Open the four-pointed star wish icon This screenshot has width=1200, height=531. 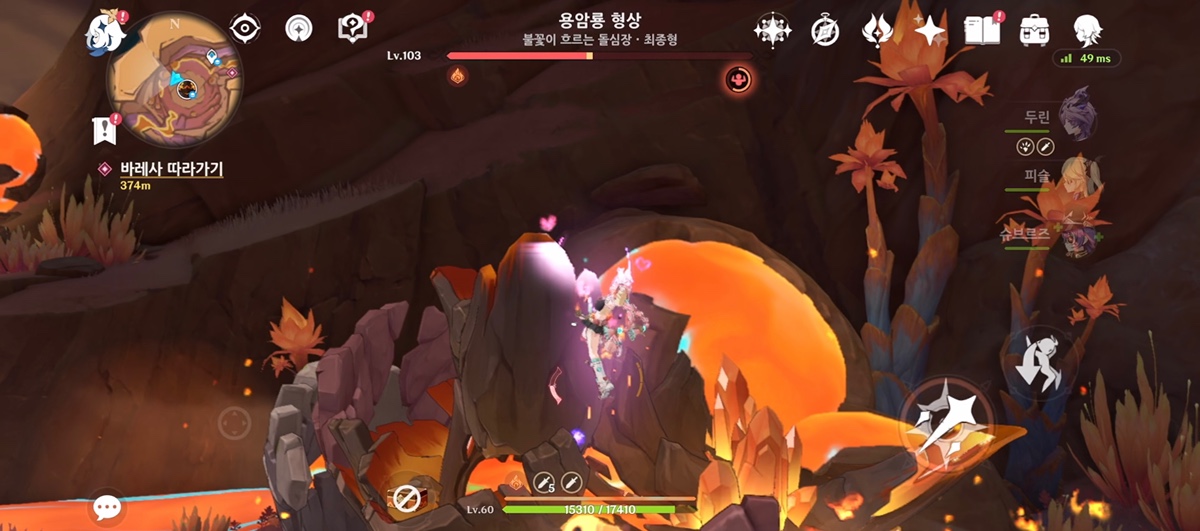coord(929,30)
